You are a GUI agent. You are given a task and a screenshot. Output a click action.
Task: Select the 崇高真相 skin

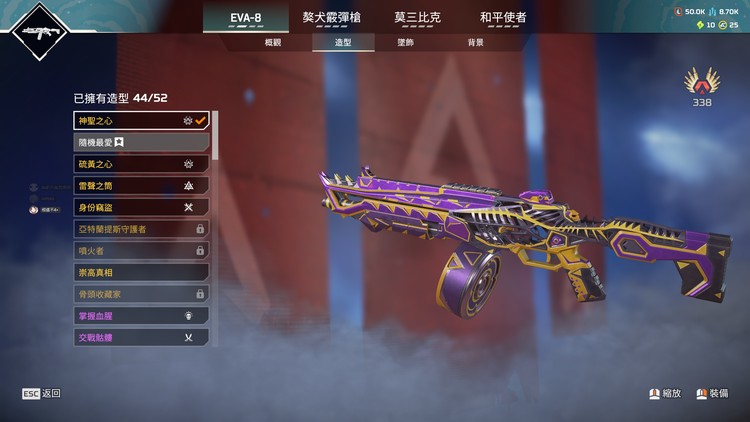(141, 272)
